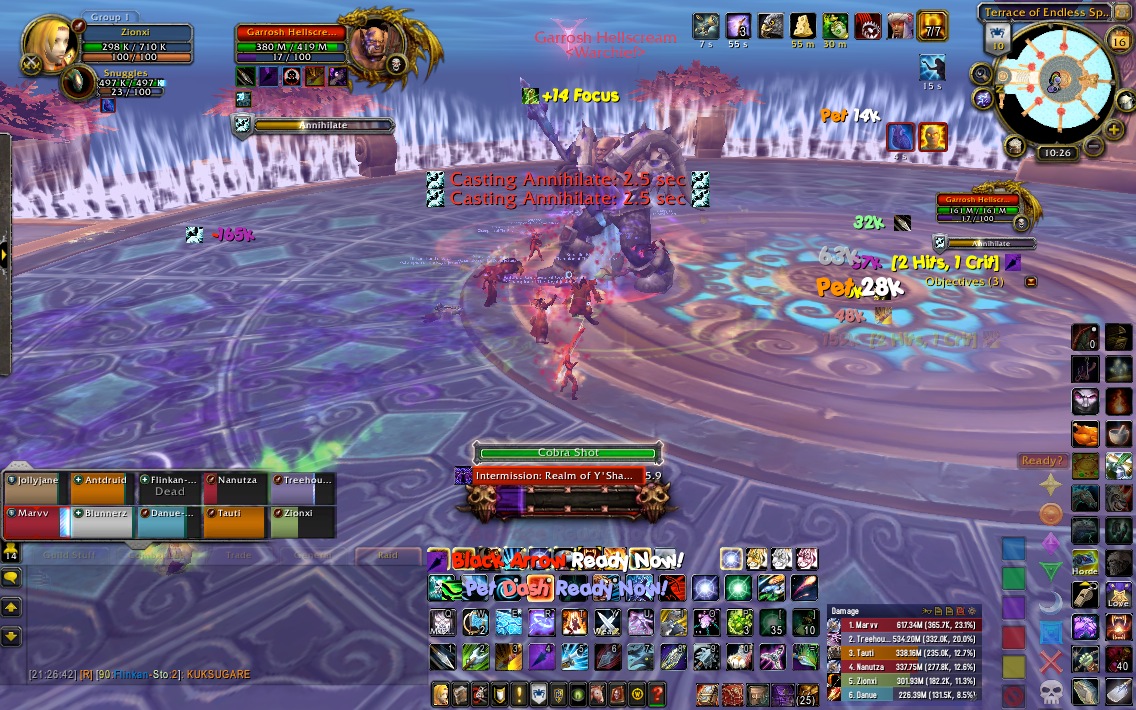Screen dimensions: 1136x710
Task: Place the red X raid marker
Action: point(1050,661)
